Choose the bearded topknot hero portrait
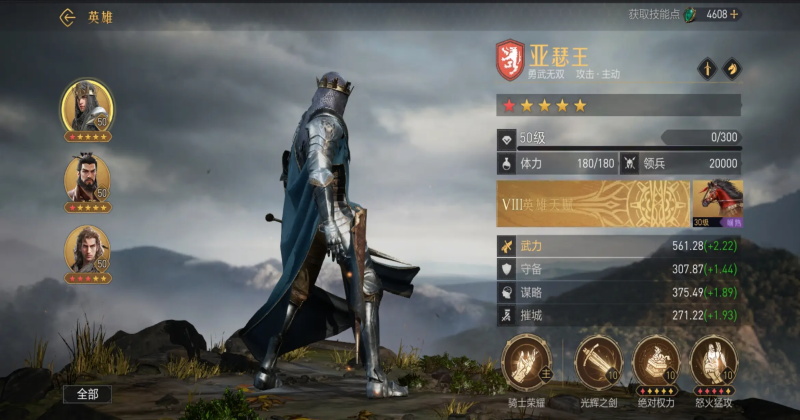 click(x=87, y=179)
